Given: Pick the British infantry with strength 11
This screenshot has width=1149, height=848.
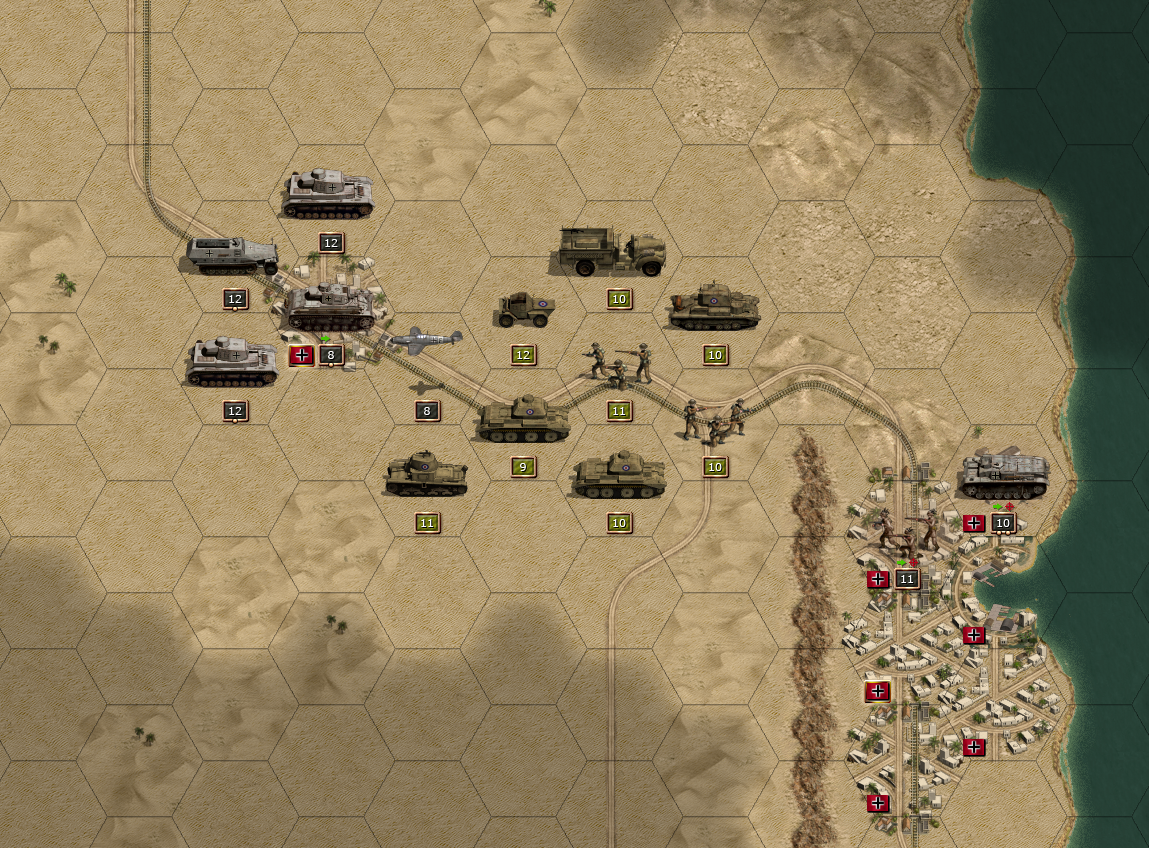Looking at the screenshot, I should pyautogui.click(x=619, y=365).
